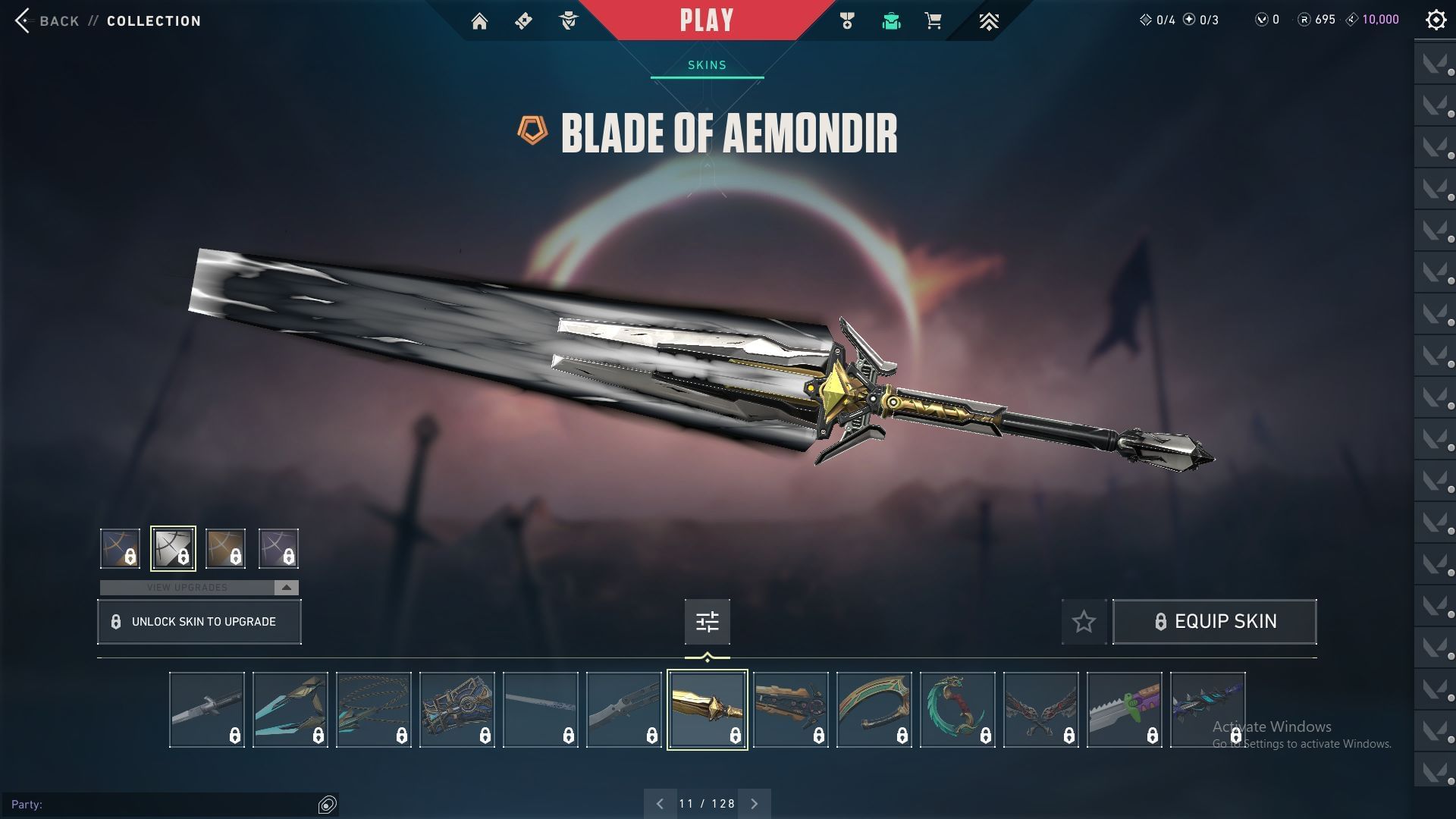The height and width of the screenshot is (819, 1456).
Task: Click the back arrow next to COLLECTION
Action: pyautogui.click(x=23, y=20)
